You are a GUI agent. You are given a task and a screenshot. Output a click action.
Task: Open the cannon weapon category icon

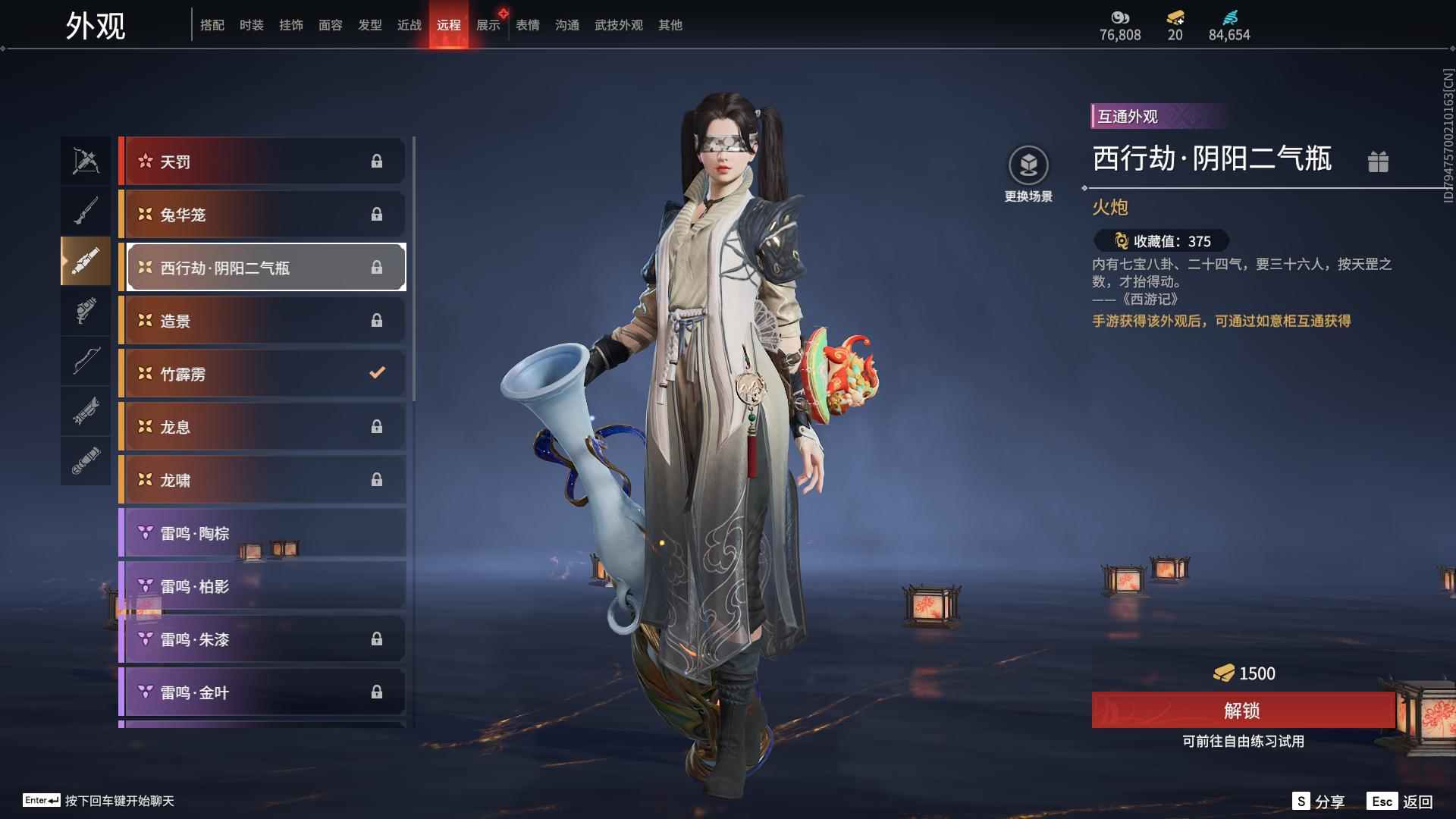[86, 261]
